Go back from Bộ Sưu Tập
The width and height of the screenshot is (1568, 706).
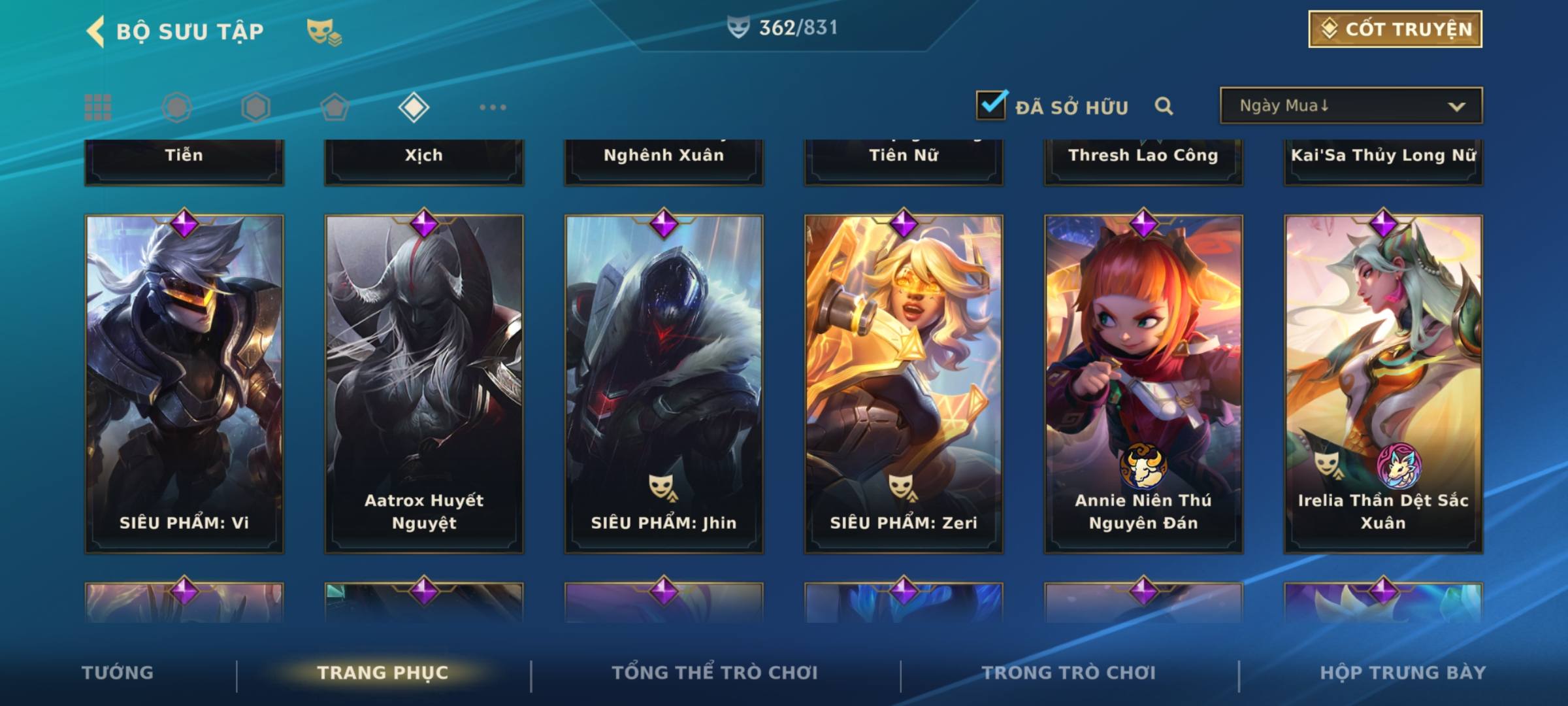click(96, 31)
